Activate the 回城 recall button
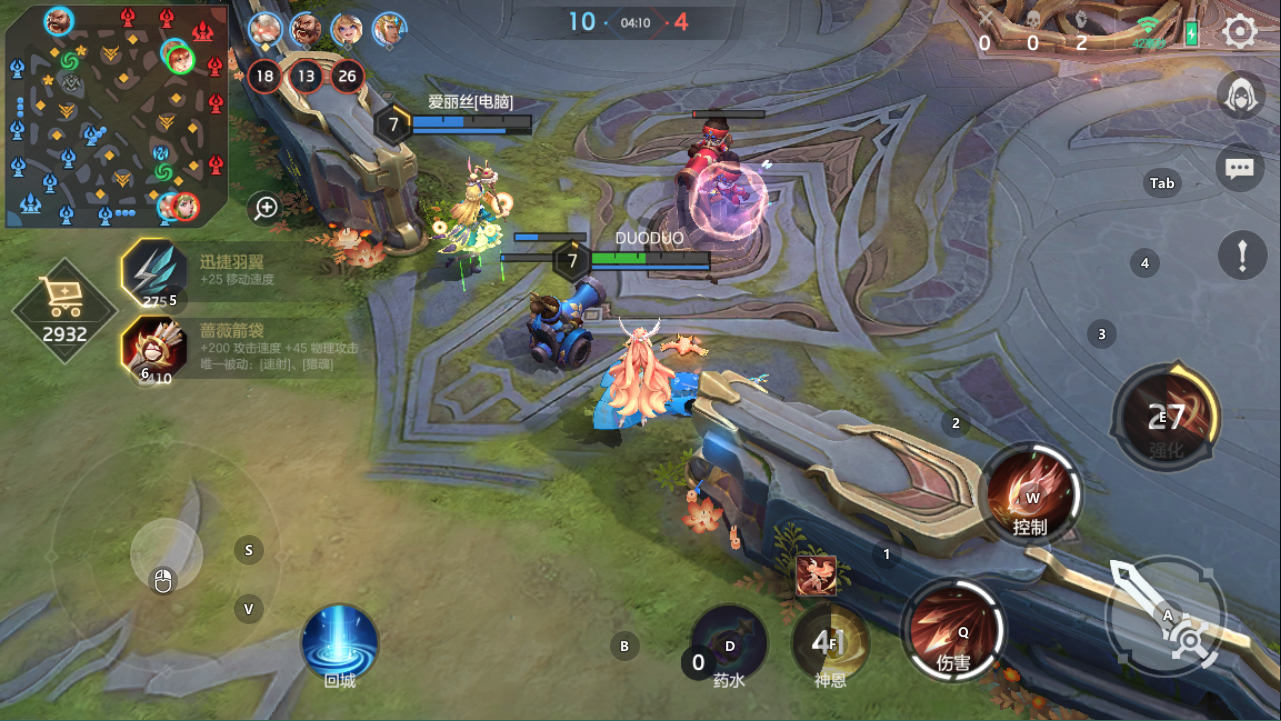The height and width of the screenshot is (721, 1281). 340,642
